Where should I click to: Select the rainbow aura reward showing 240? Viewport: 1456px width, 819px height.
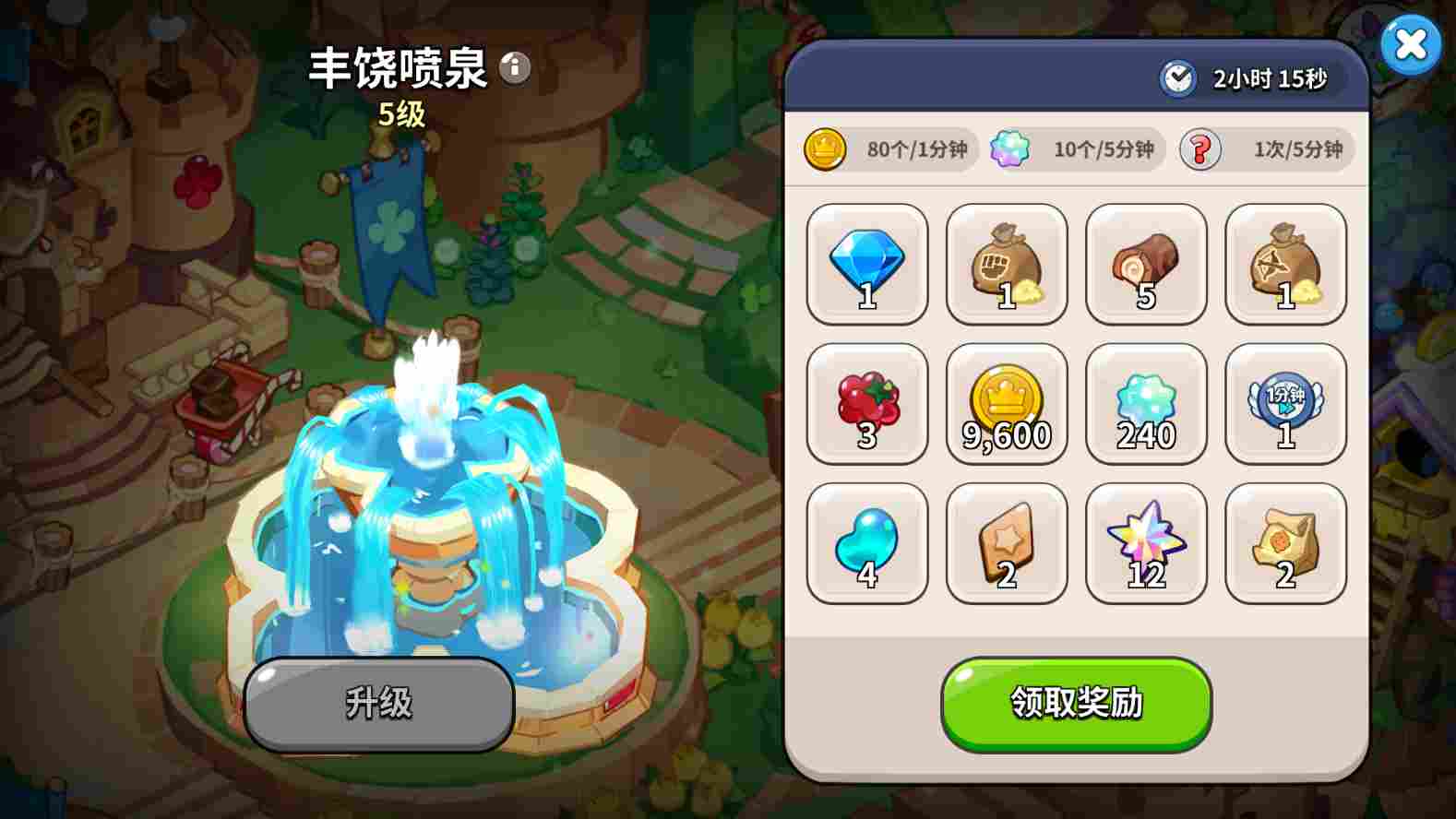pyautogui.click(x=1145, y=404)
